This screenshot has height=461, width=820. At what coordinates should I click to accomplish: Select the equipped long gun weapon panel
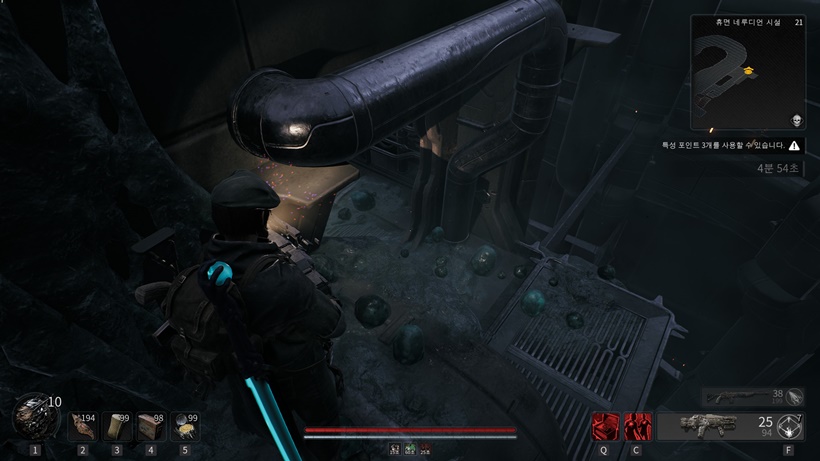(715, 427)
